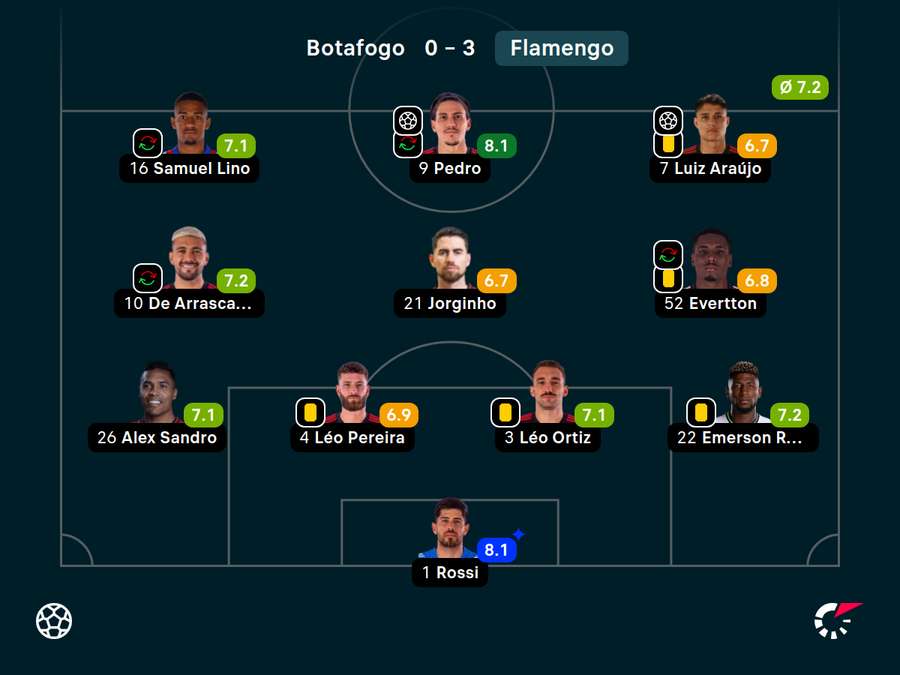The image size is (900, 675).
Task: Open Emerson Royal's player card
Action: pyautogui.click(x=742, y=393)
